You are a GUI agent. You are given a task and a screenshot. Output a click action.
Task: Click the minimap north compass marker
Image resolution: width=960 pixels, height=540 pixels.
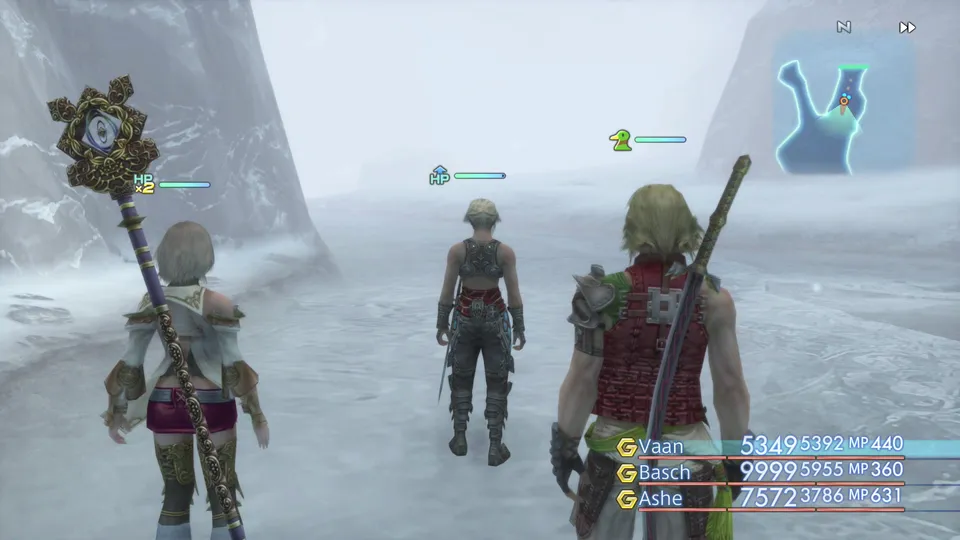(844, 28)
